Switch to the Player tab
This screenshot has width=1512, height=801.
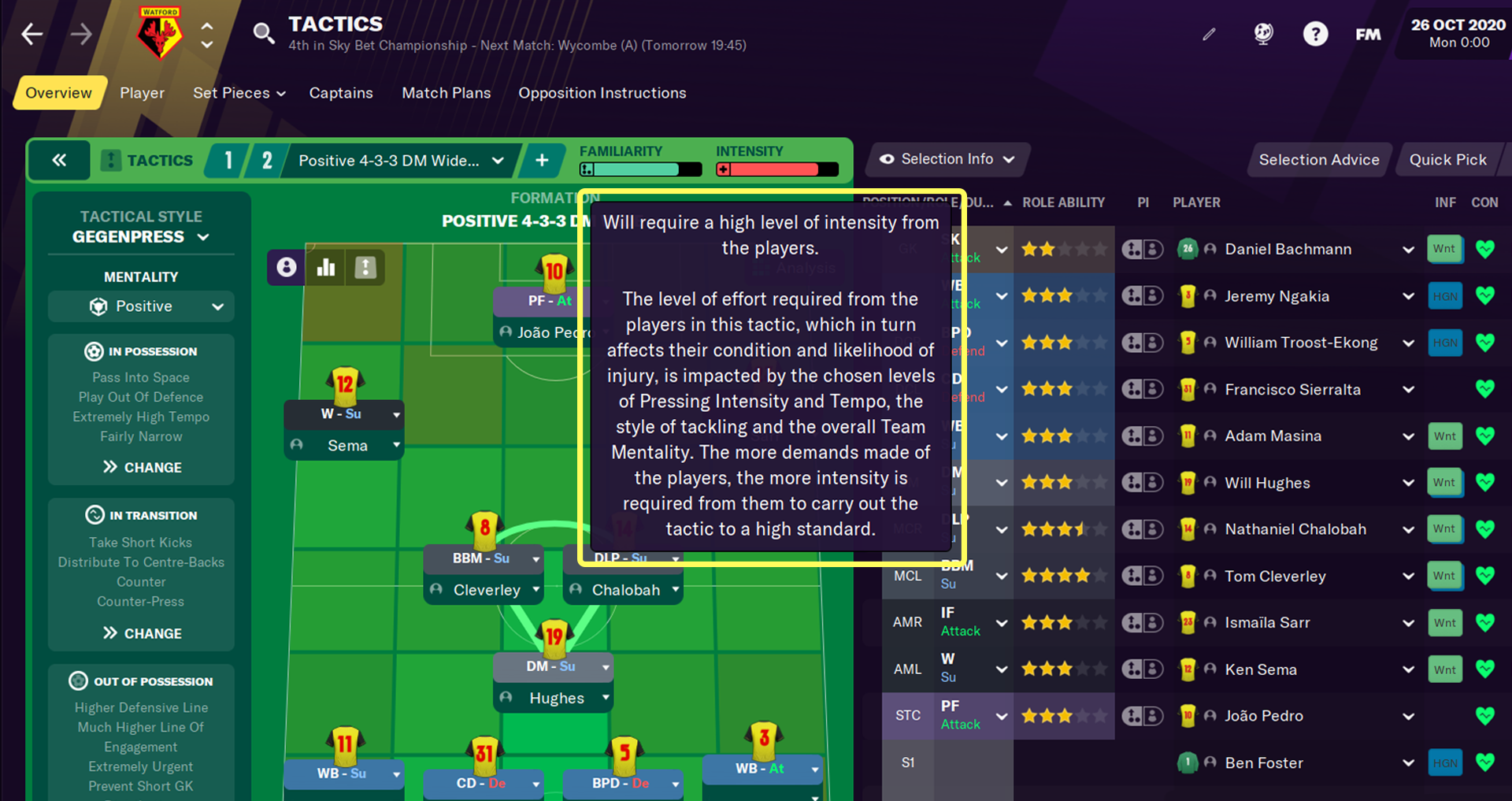coord(142,92)
